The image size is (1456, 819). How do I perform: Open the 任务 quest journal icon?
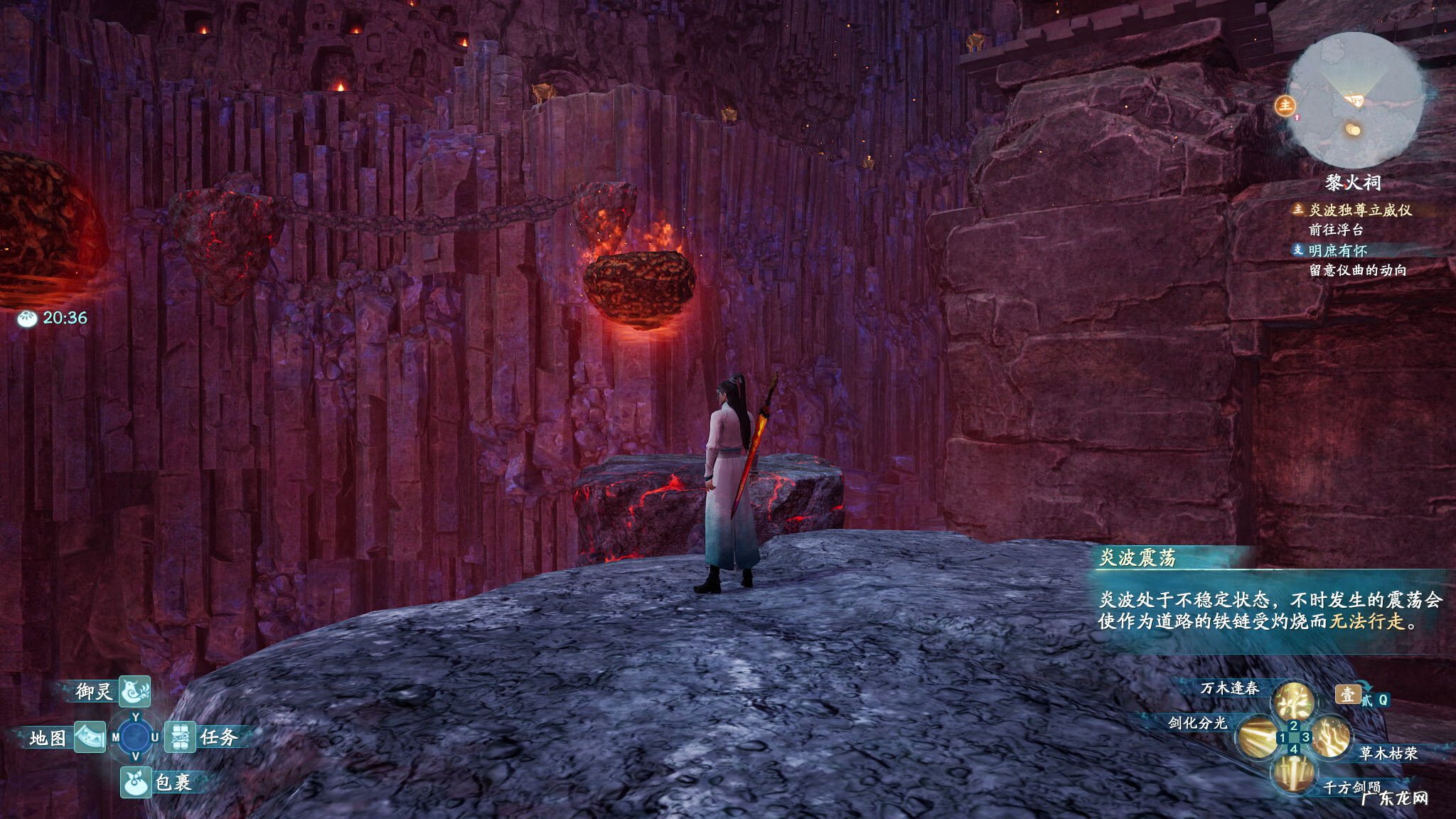tap(181, 737)
